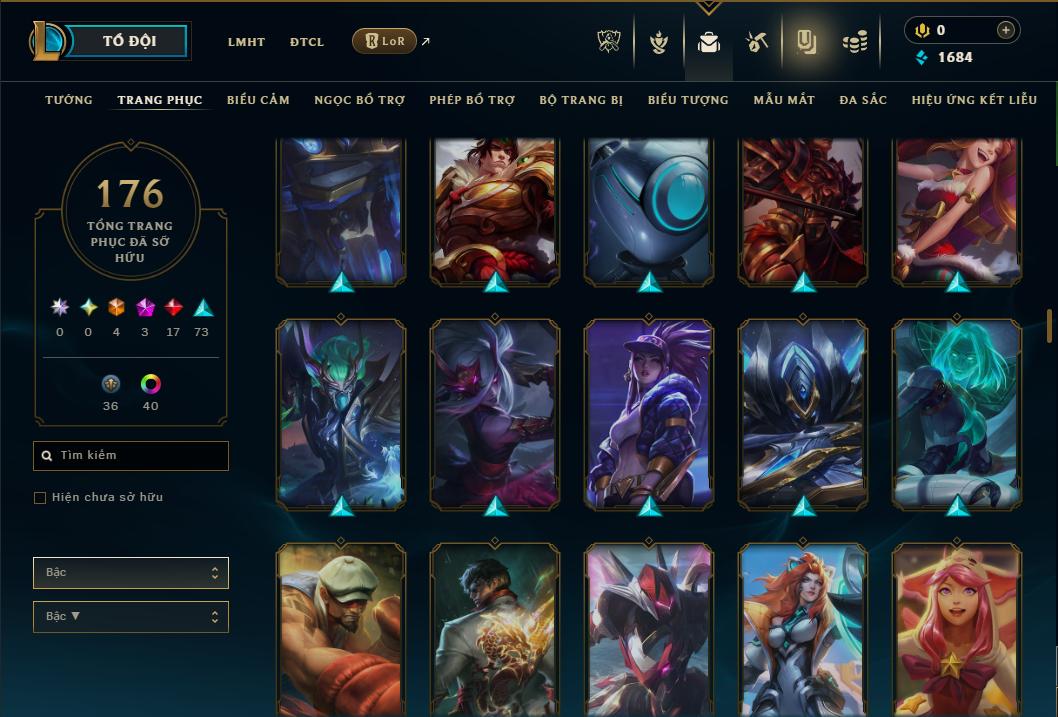
Task: Open the Bậc ▼ sorting dropdown
Action: pos(131,617)
